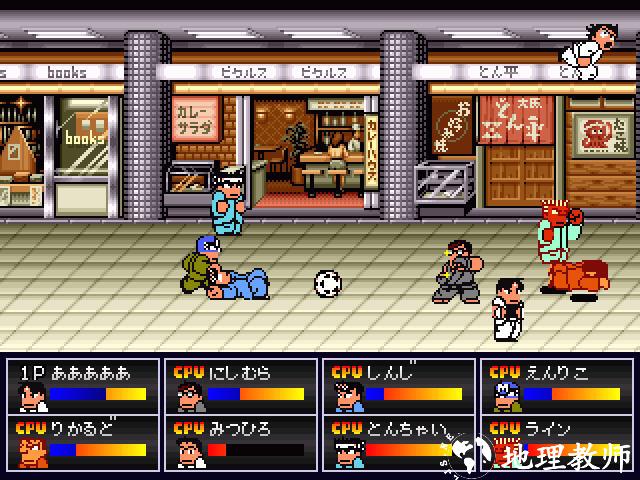
Task: Click the とんちゃい CPU fighter portrait
Action: [x=347, y=451]
